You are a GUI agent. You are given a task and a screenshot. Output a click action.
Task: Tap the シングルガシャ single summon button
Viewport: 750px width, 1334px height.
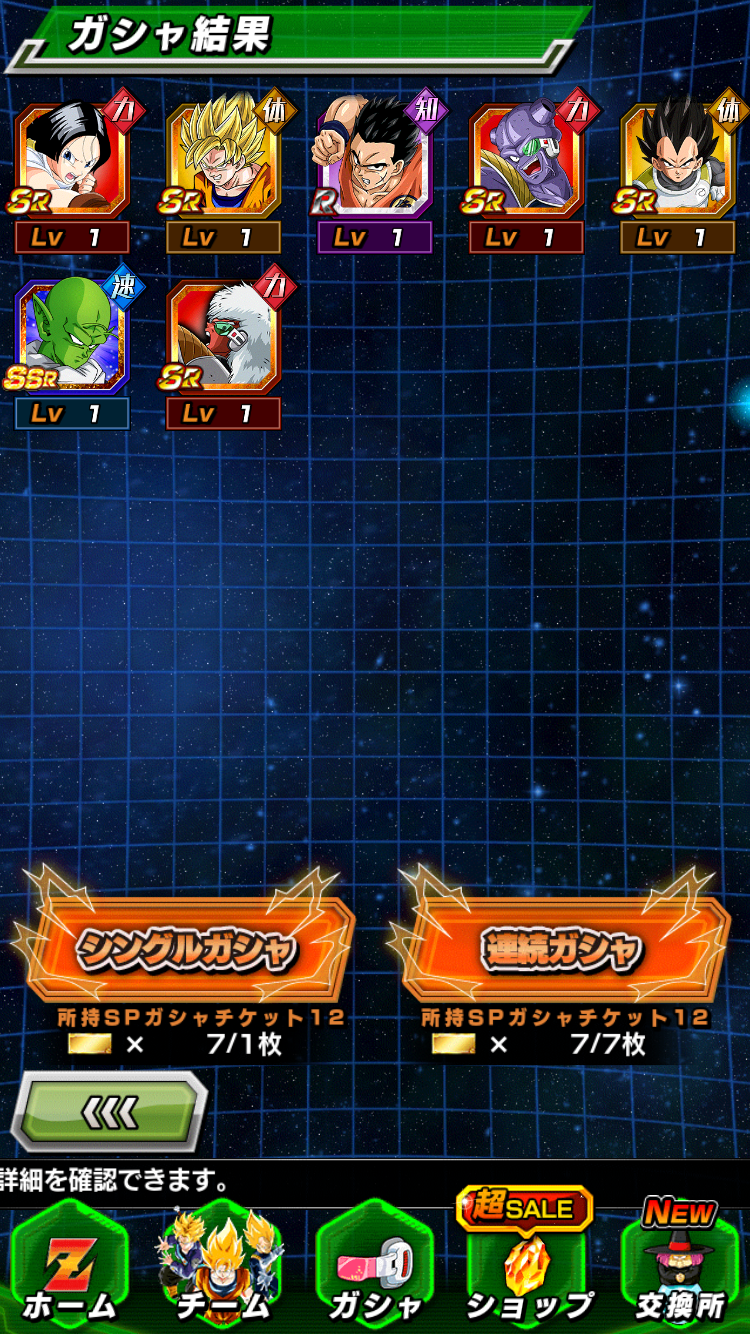(186, 947)
